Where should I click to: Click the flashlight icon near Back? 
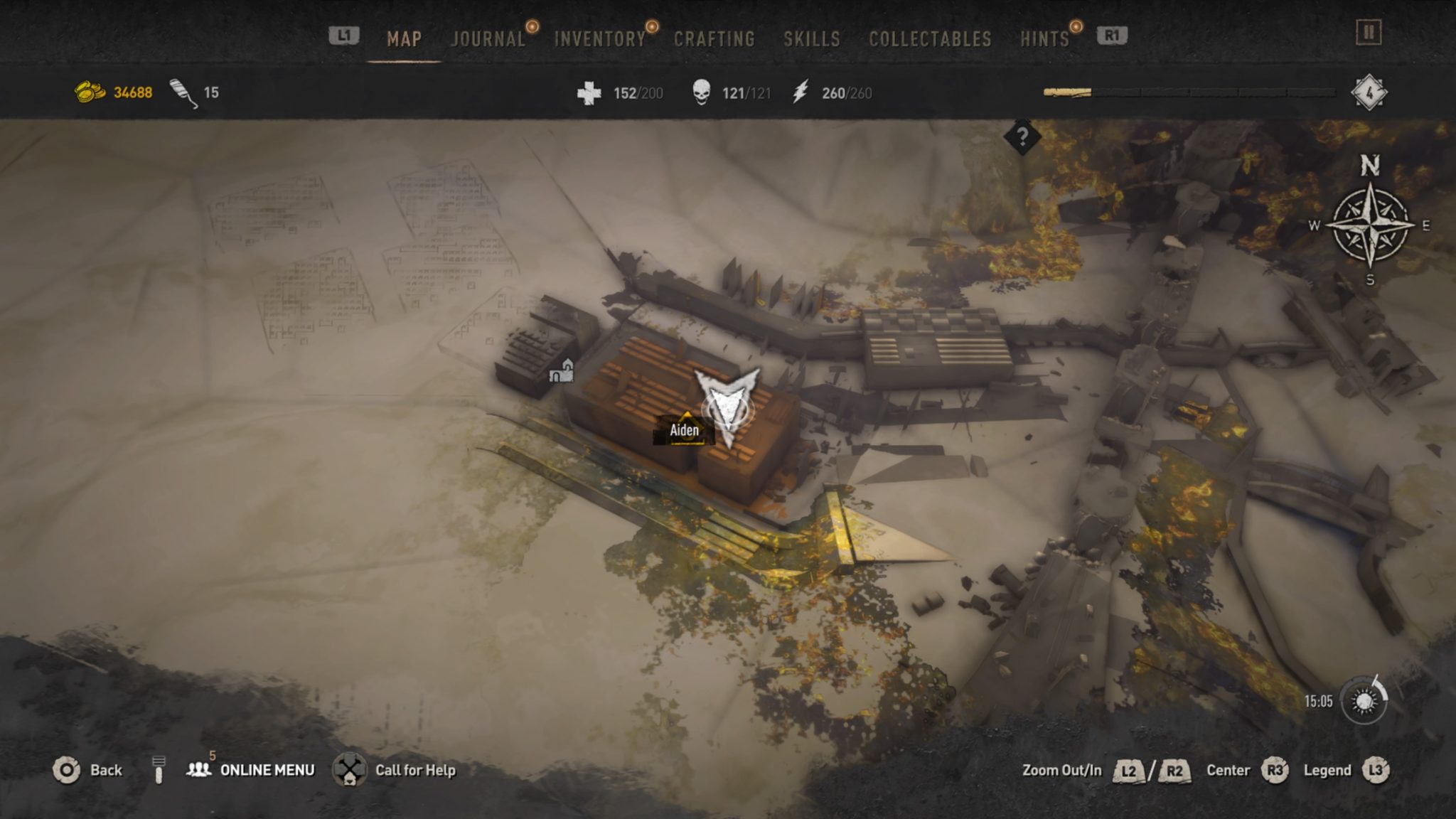[x=159, y=770]
